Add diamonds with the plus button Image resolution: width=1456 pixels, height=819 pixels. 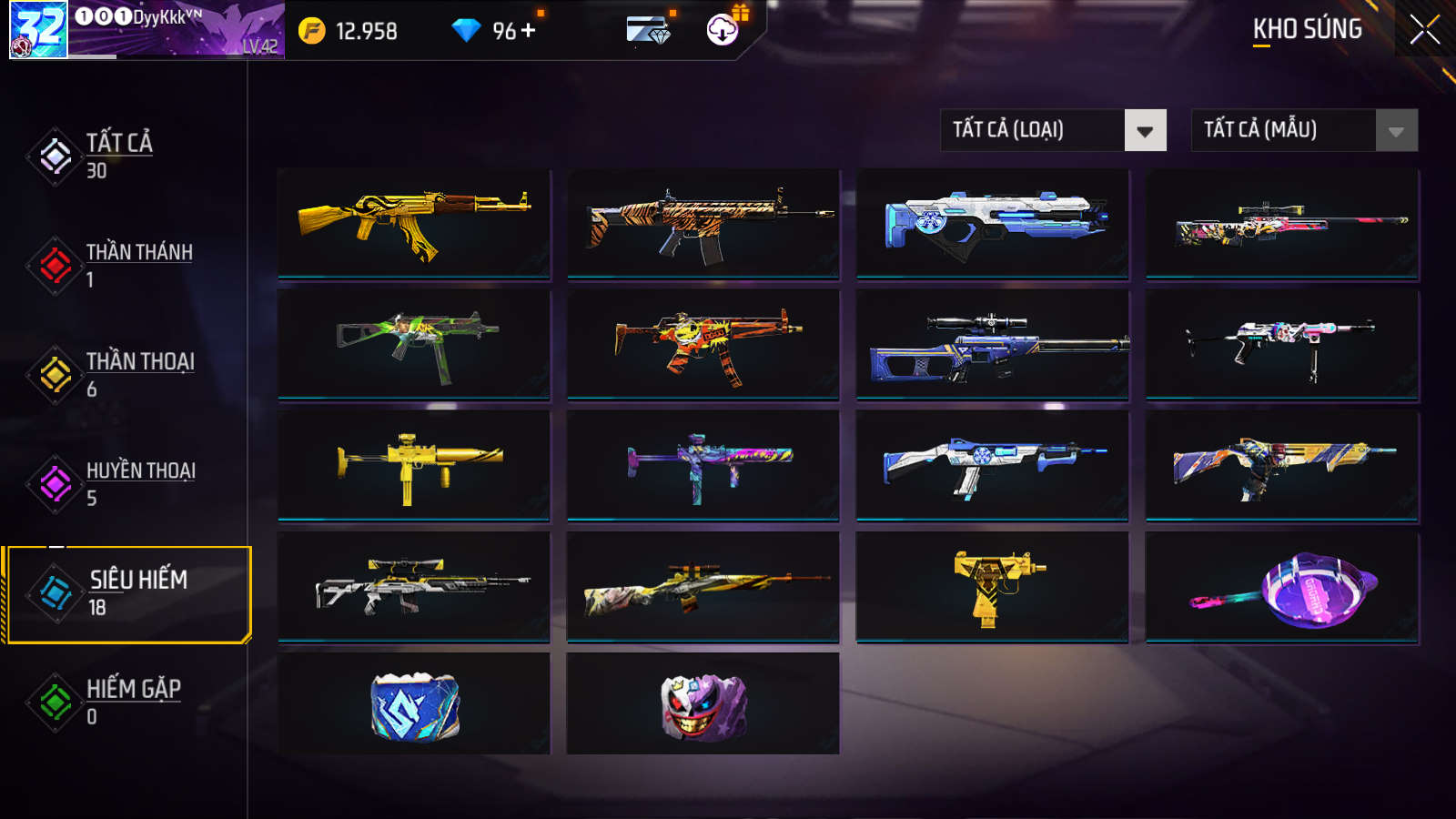pyautogui.click(x=529, y=30)
